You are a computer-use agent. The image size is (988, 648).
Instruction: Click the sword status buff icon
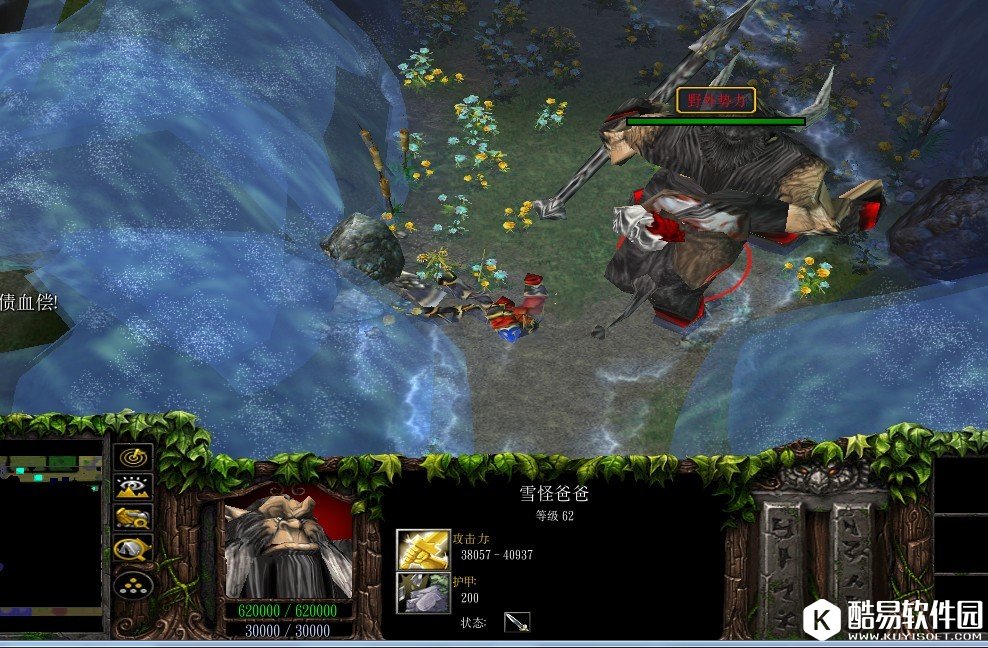pos(517,622)
